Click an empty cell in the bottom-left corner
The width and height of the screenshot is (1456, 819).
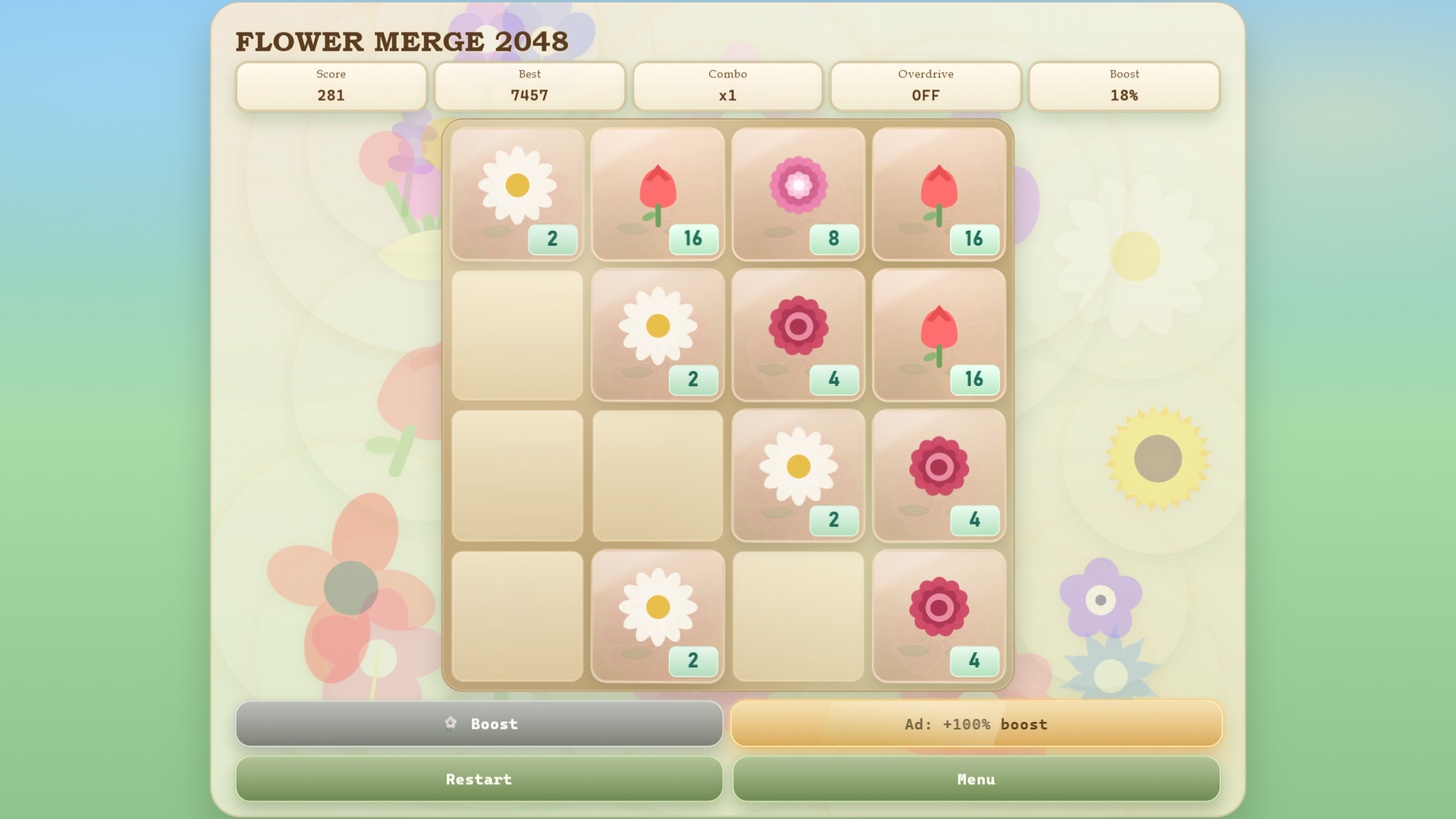(516, 615)
